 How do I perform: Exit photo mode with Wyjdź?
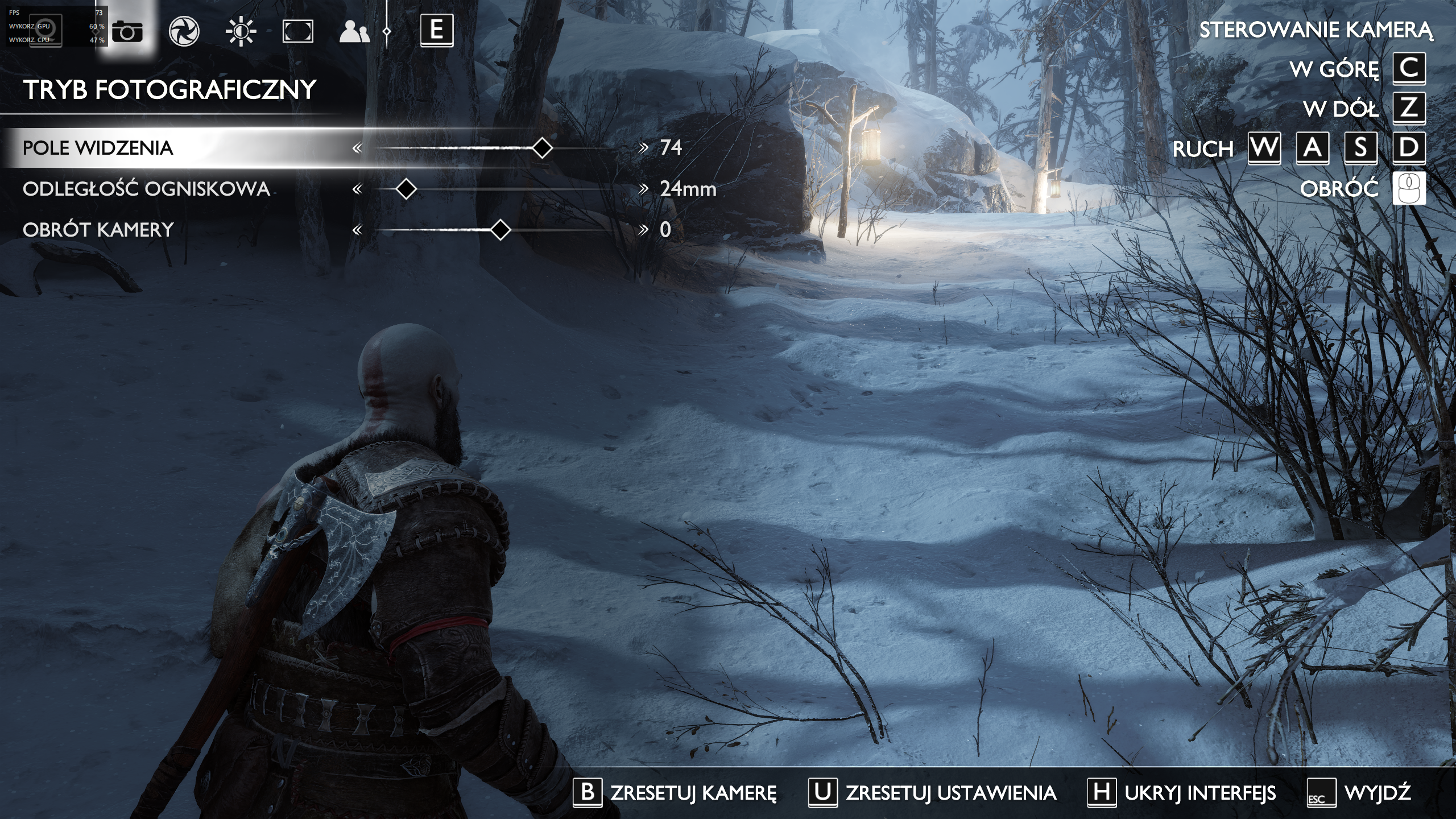click(x=1358, y=792)
